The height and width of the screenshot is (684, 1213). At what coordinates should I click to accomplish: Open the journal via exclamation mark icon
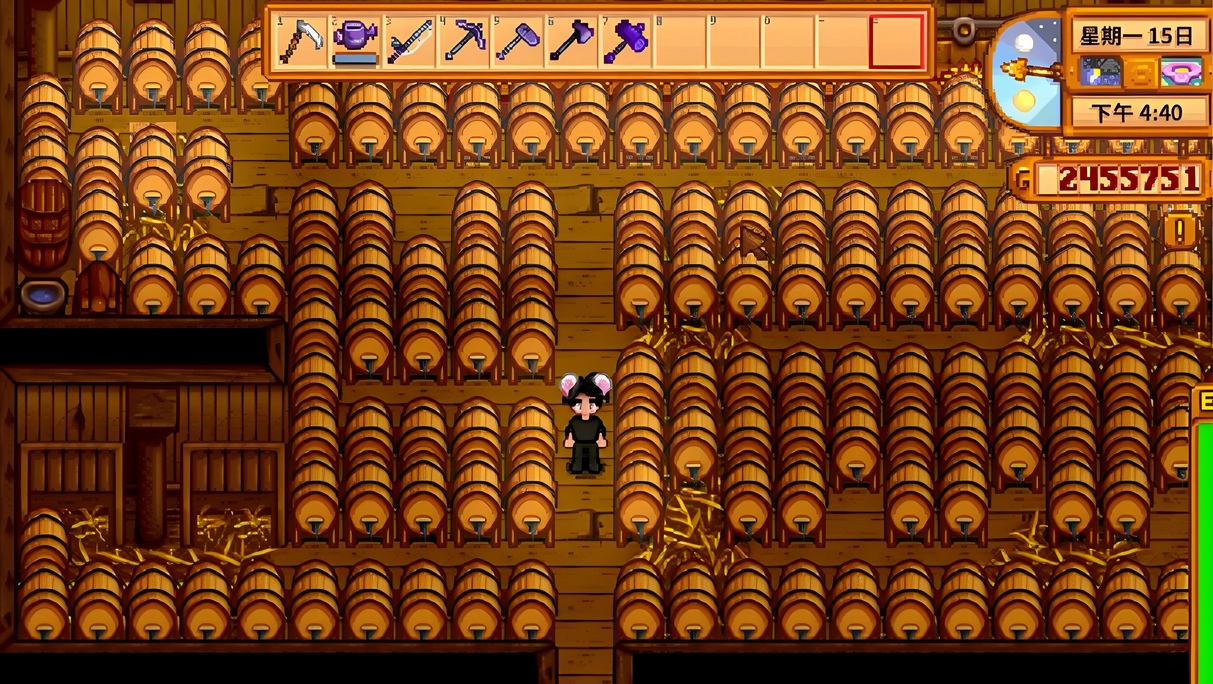[1180, 231]
